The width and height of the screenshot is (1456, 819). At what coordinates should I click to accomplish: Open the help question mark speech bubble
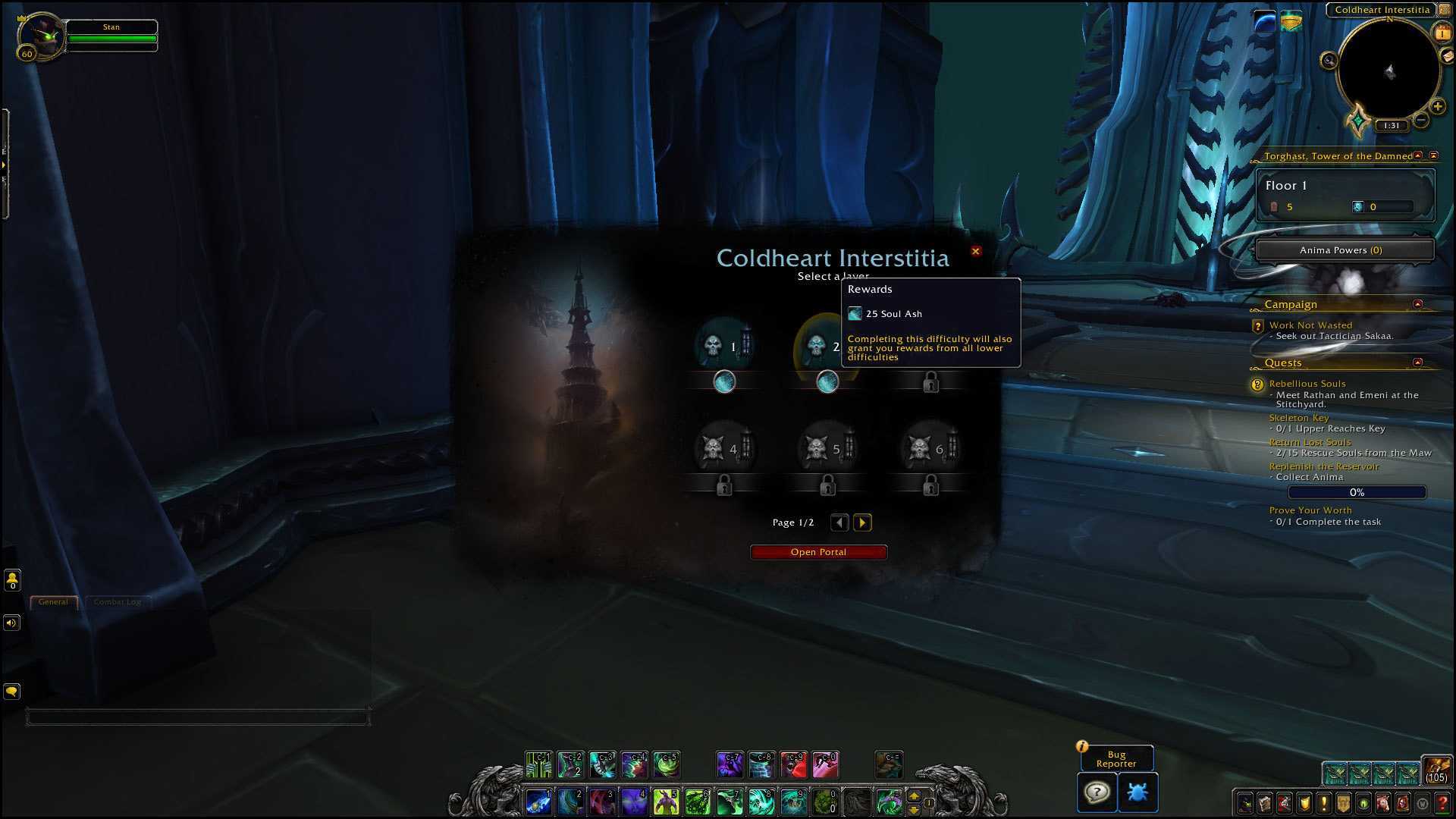pos(1097,792)
